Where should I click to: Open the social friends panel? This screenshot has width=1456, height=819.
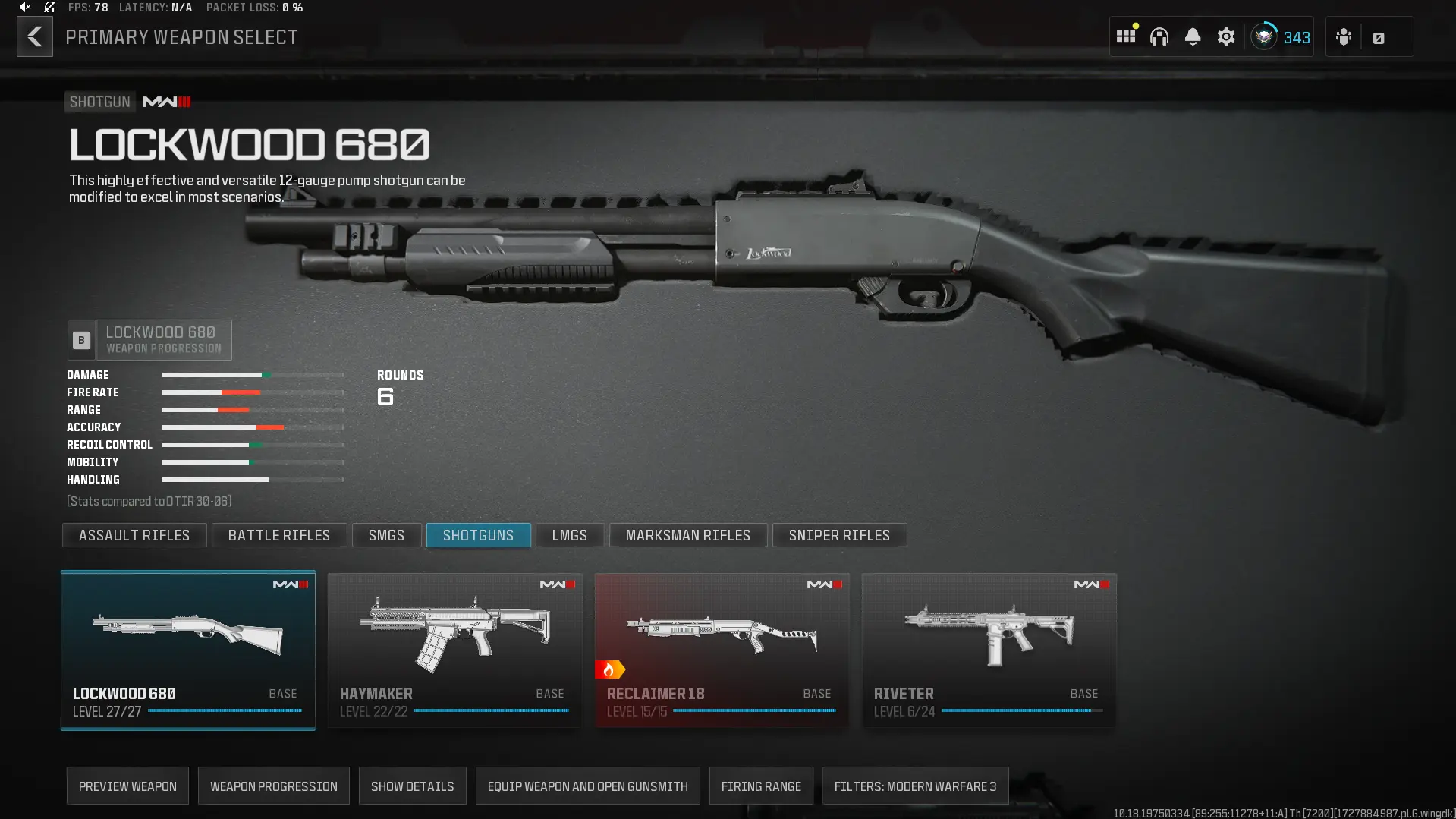click(x=1343, y=36)
